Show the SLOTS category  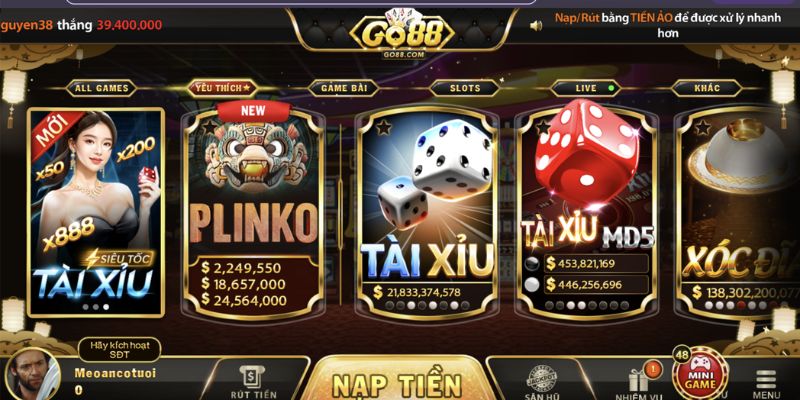(464, 88)
